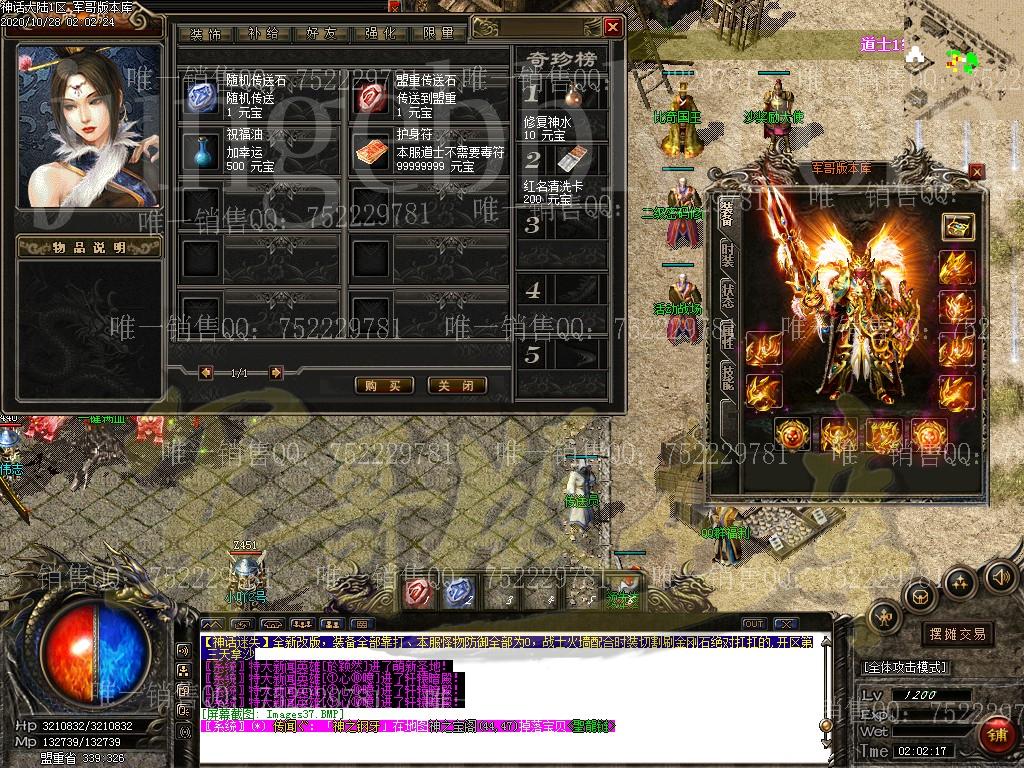Image resolution: width=1024 pixels, height=768 pixels.
Task: Go to next shop page arrow
Action: [276, 373]
